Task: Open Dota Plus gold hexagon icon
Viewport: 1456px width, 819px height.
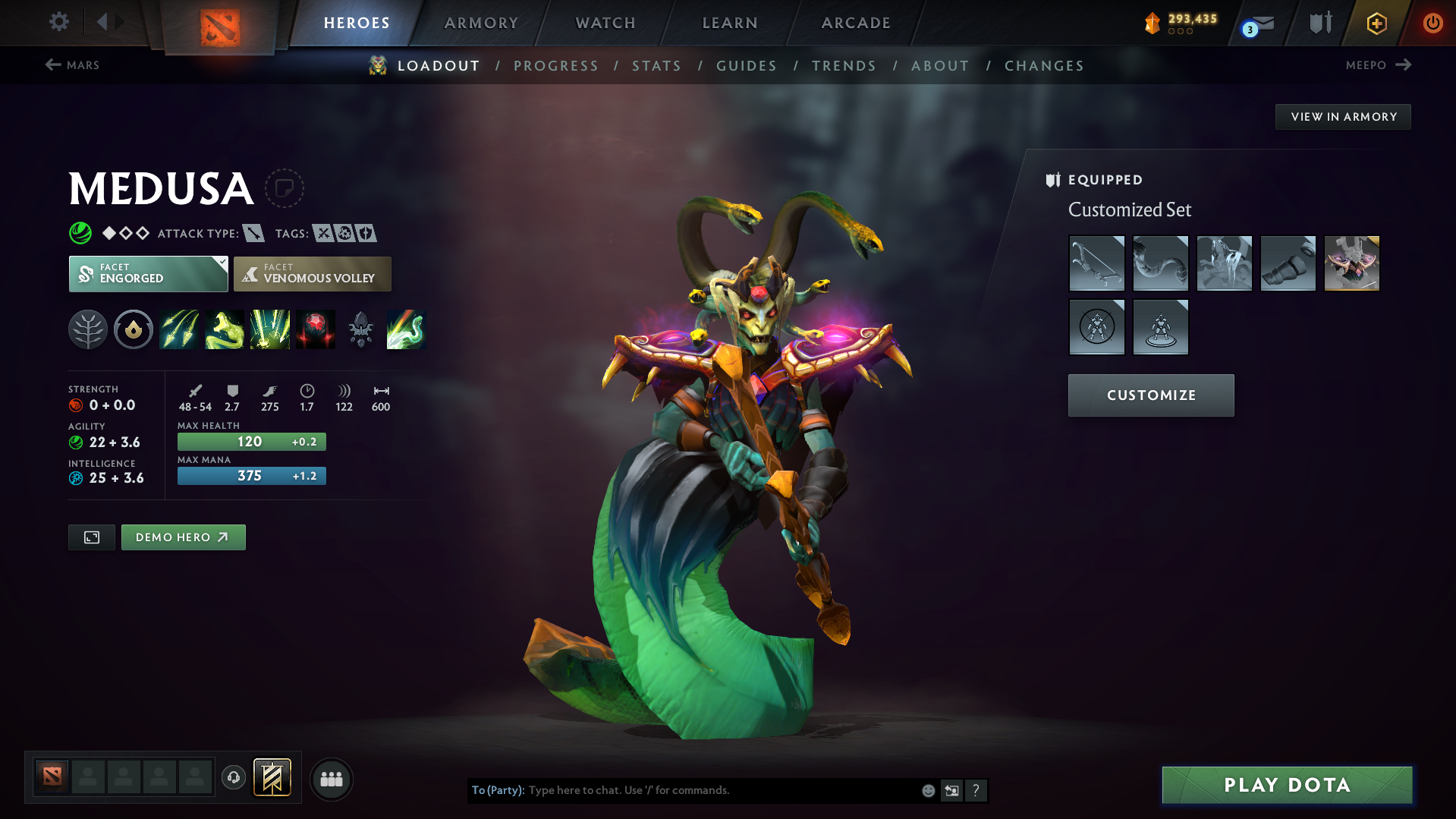Action: (x=1376, y=23)
